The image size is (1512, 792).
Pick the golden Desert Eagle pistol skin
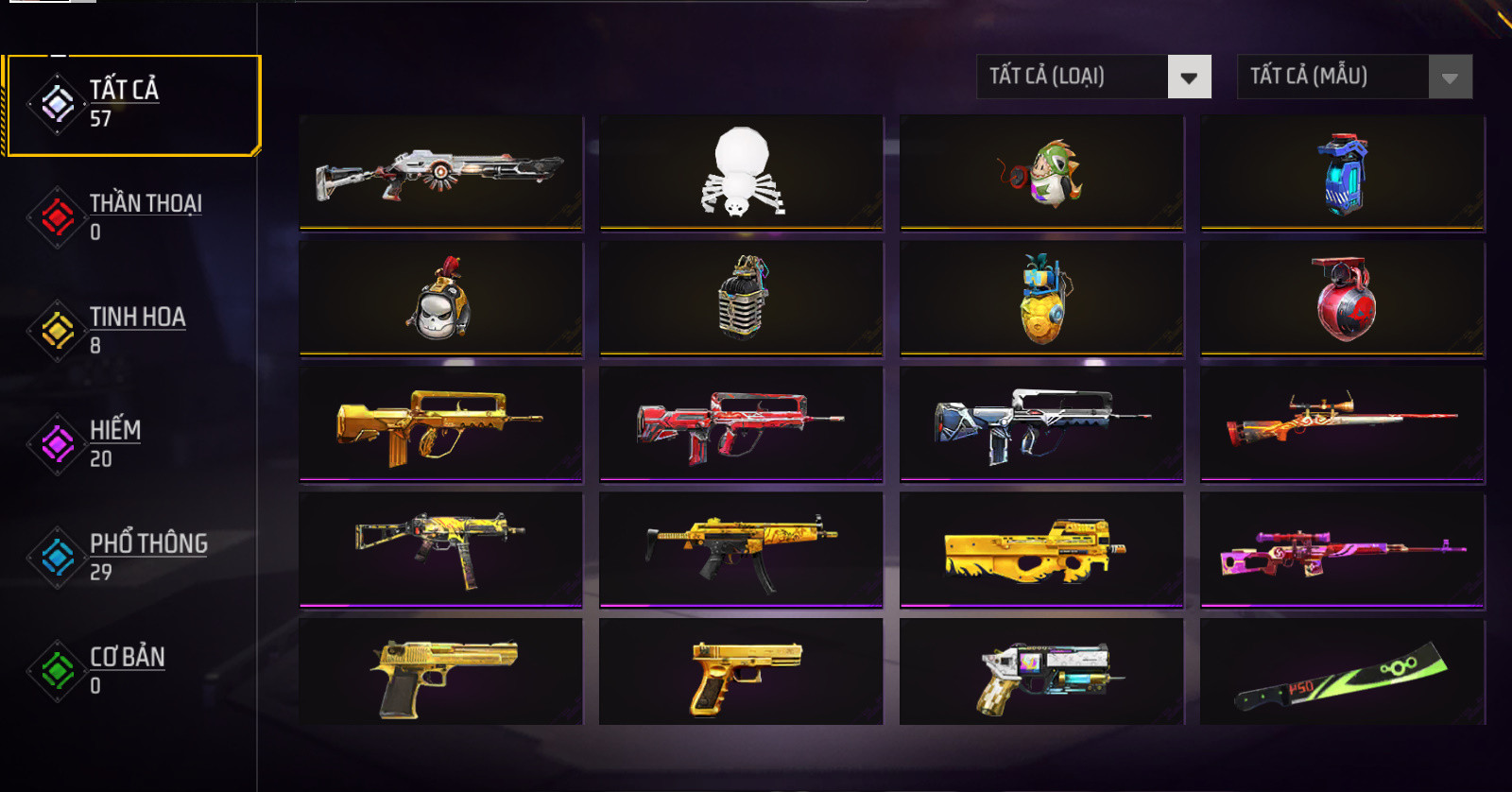tap(441, 672)
